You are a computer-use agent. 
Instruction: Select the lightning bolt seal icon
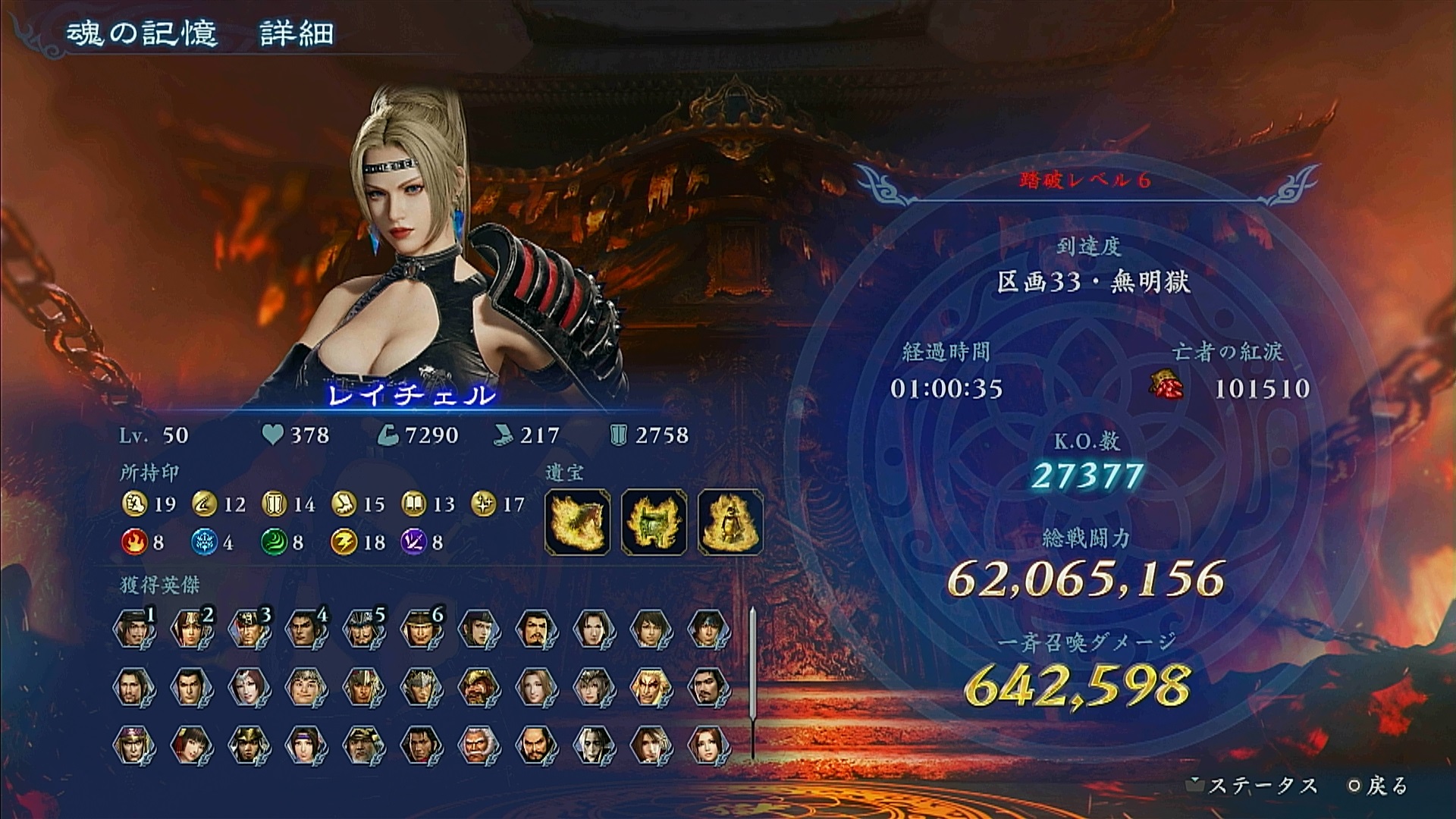(344, 542)
